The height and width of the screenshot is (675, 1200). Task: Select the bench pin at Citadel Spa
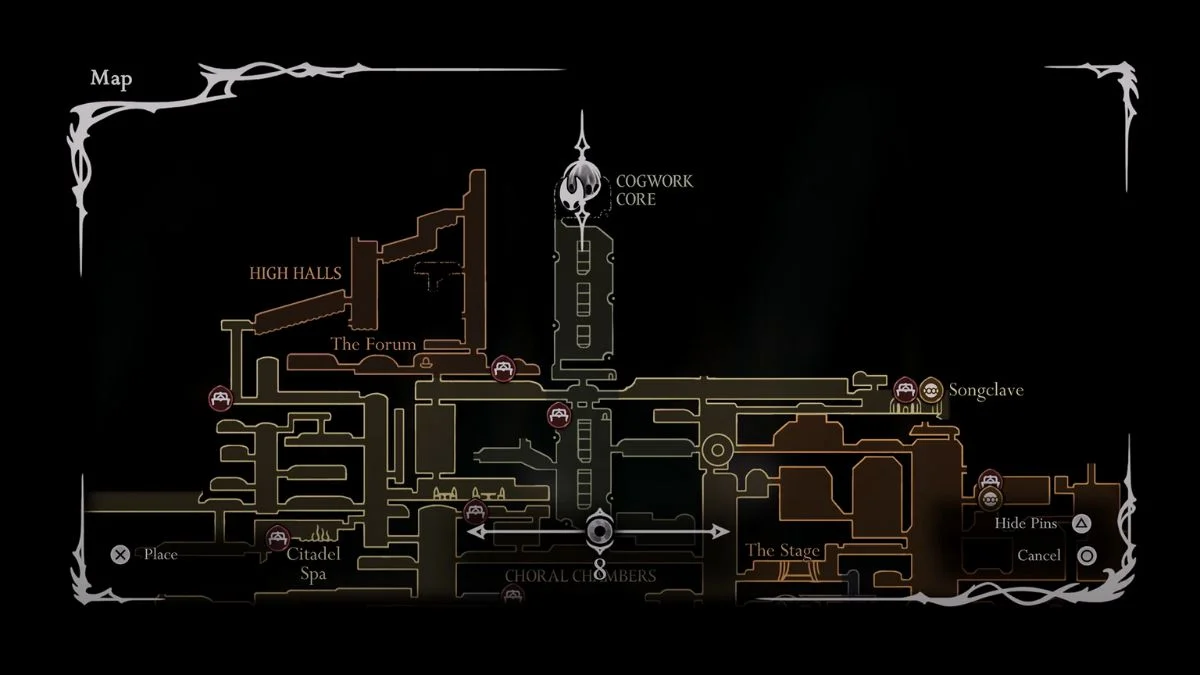point(278,538)
